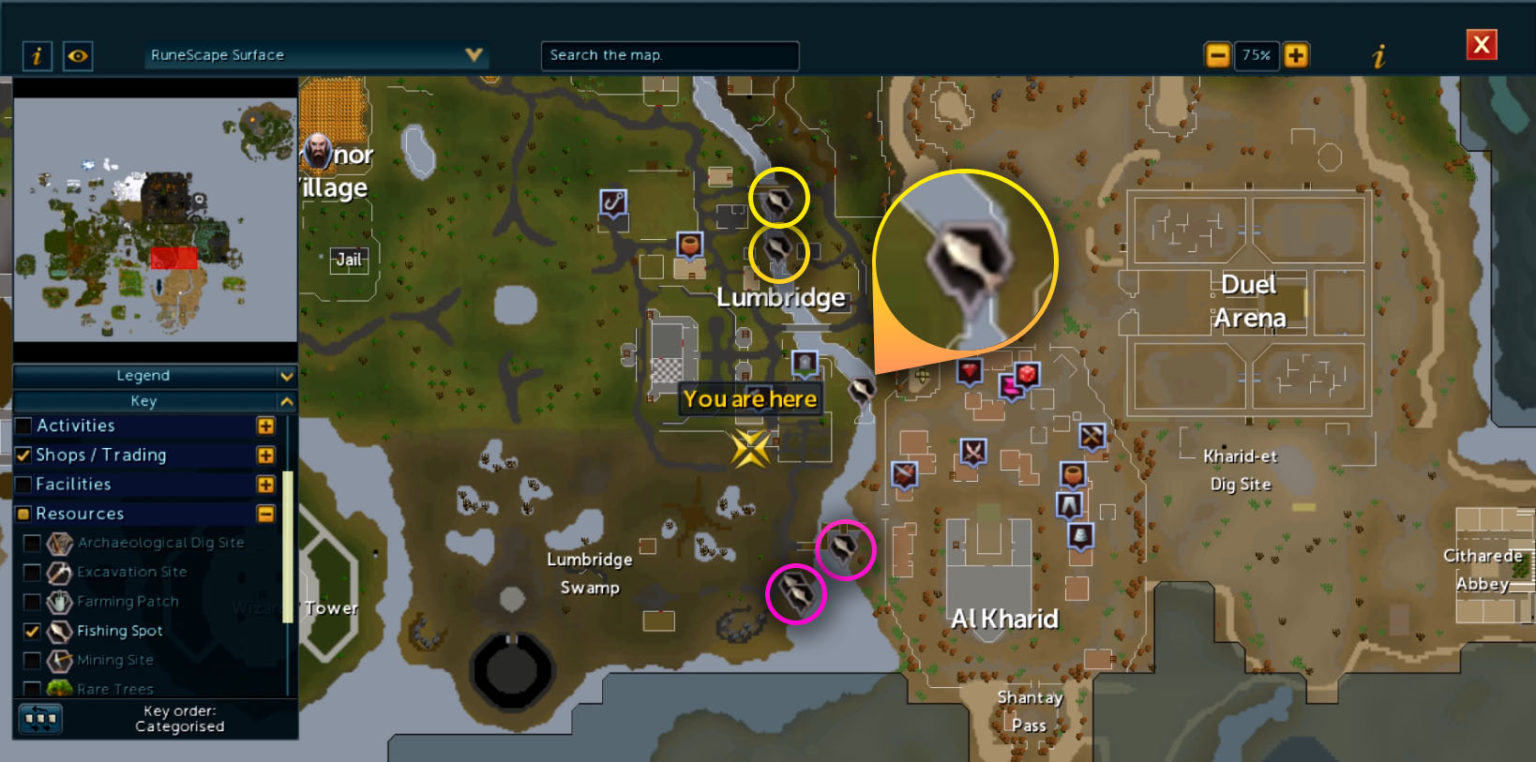Open the RuneScape Surface map selector
1536x762 pixels.
pyautogui.click(x=315, y=55)
